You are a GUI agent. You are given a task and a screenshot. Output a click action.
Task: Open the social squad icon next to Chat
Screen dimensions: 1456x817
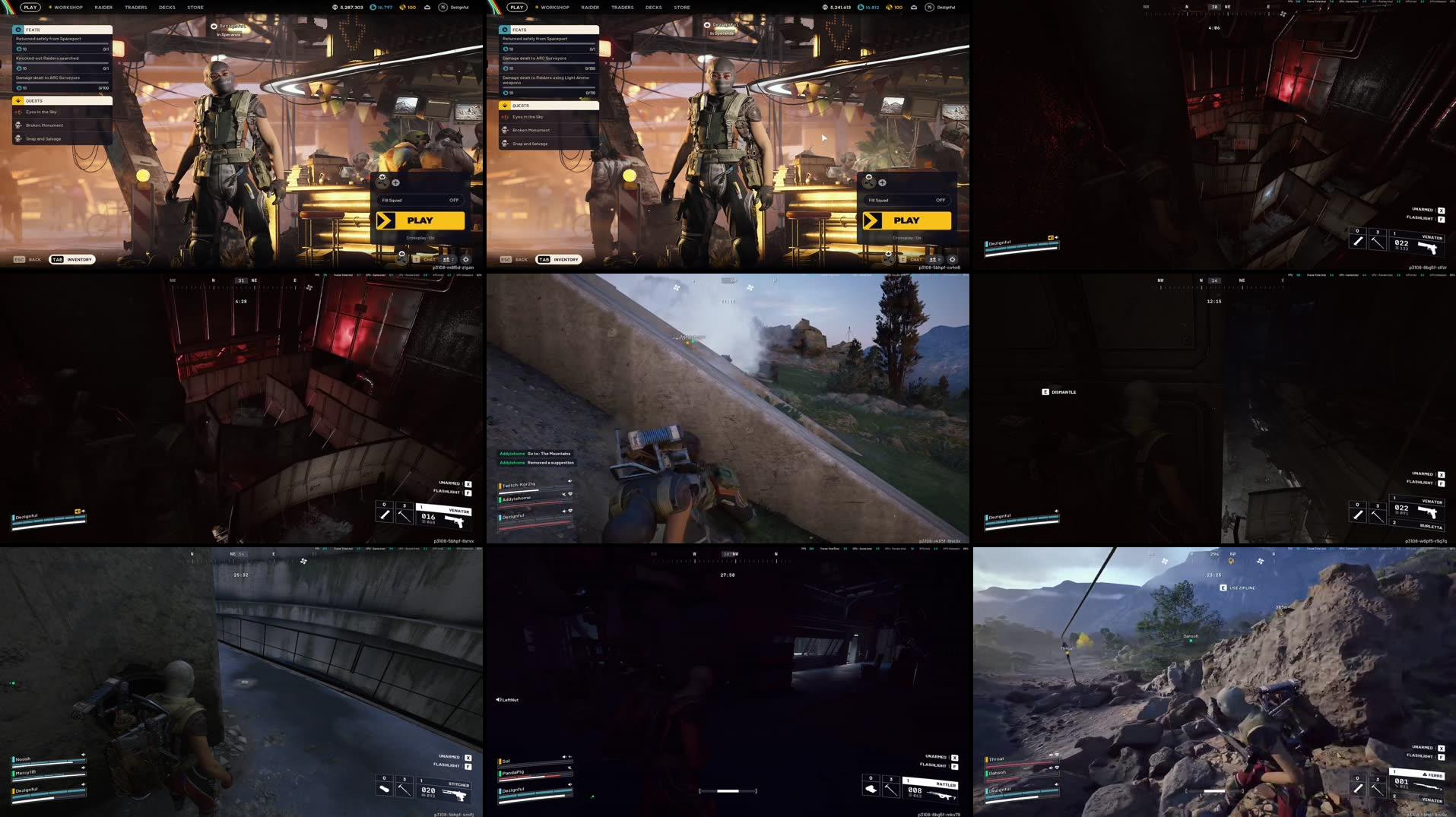click(x=448, y=259)
